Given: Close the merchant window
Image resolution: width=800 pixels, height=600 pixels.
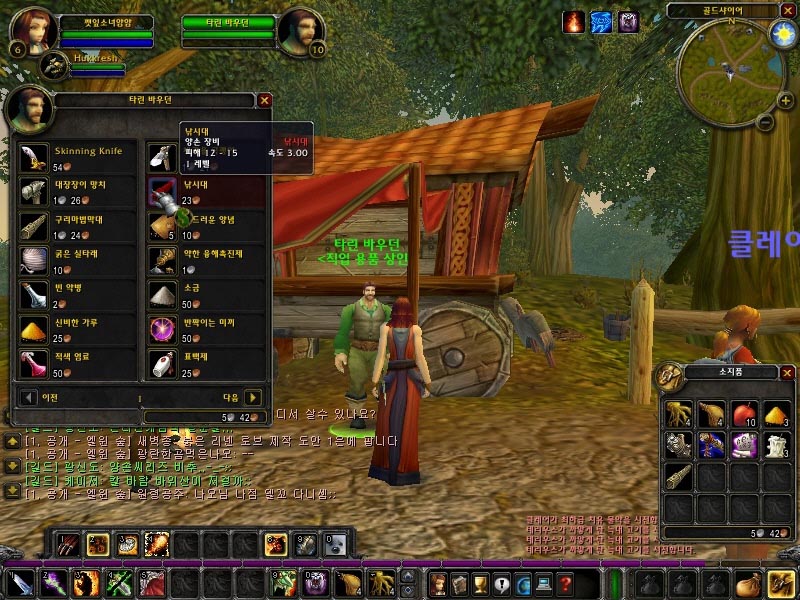Looking at the screenshot, I should point(265,100).
